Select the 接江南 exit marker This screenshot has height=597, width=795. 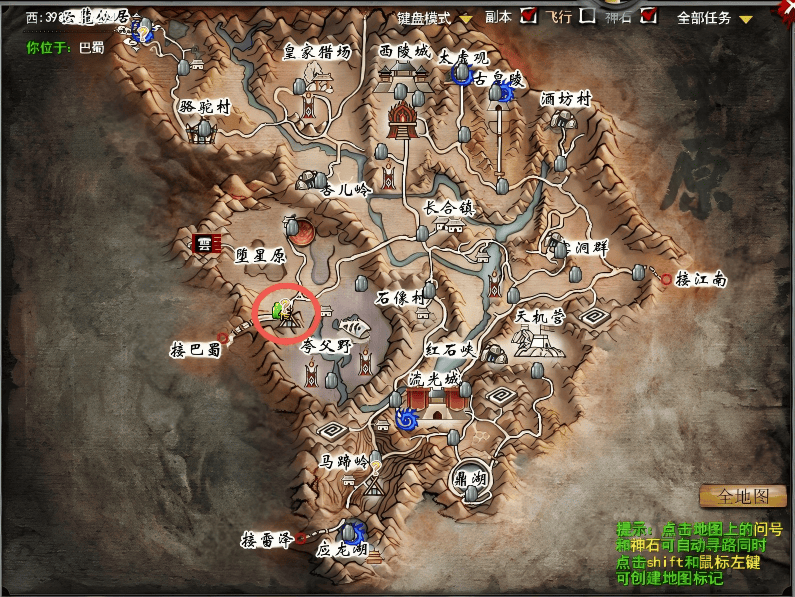[x=667, y=280]
